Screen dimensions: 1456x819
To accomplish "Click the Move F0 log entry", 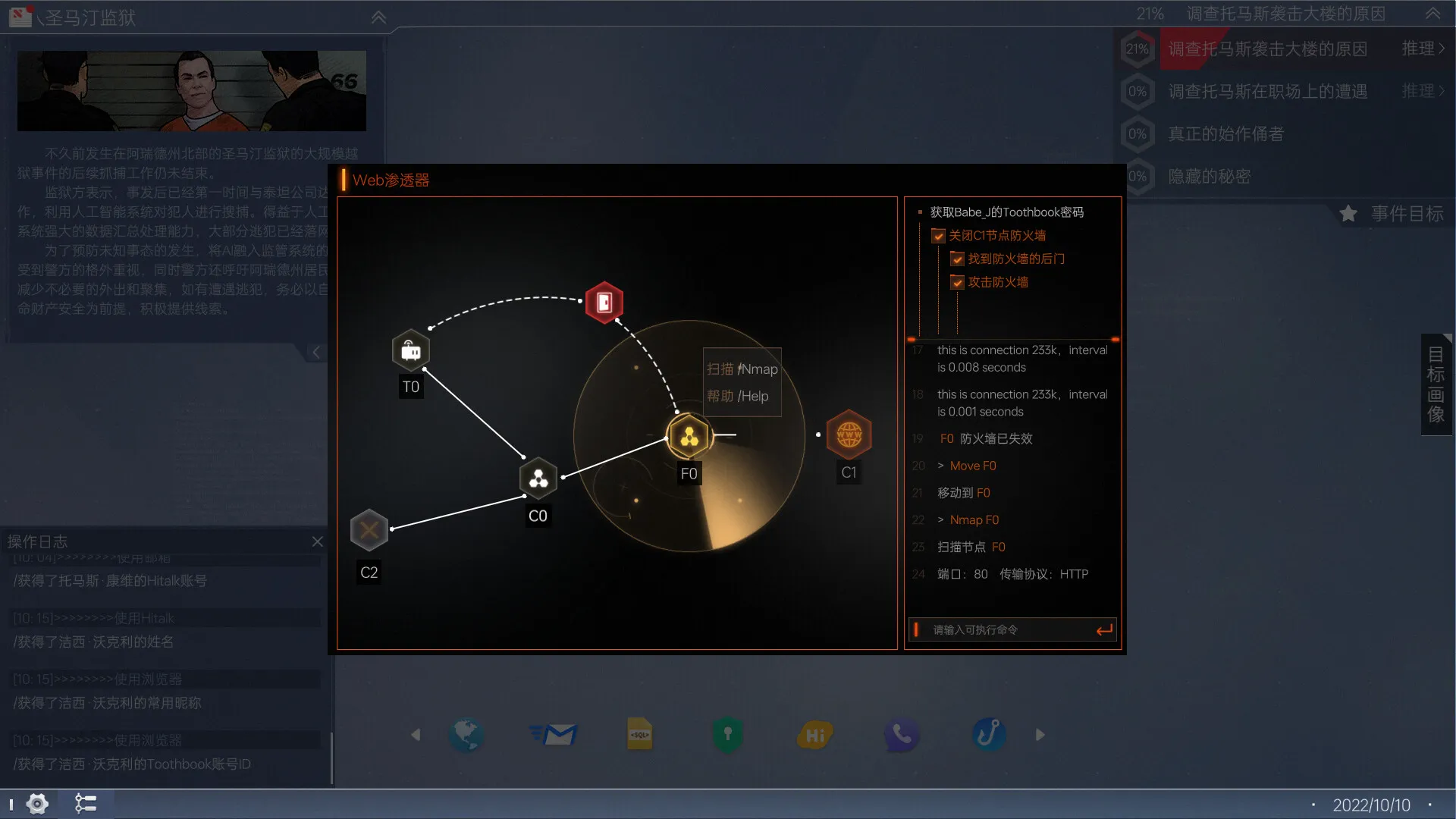I will click(973, 466).
